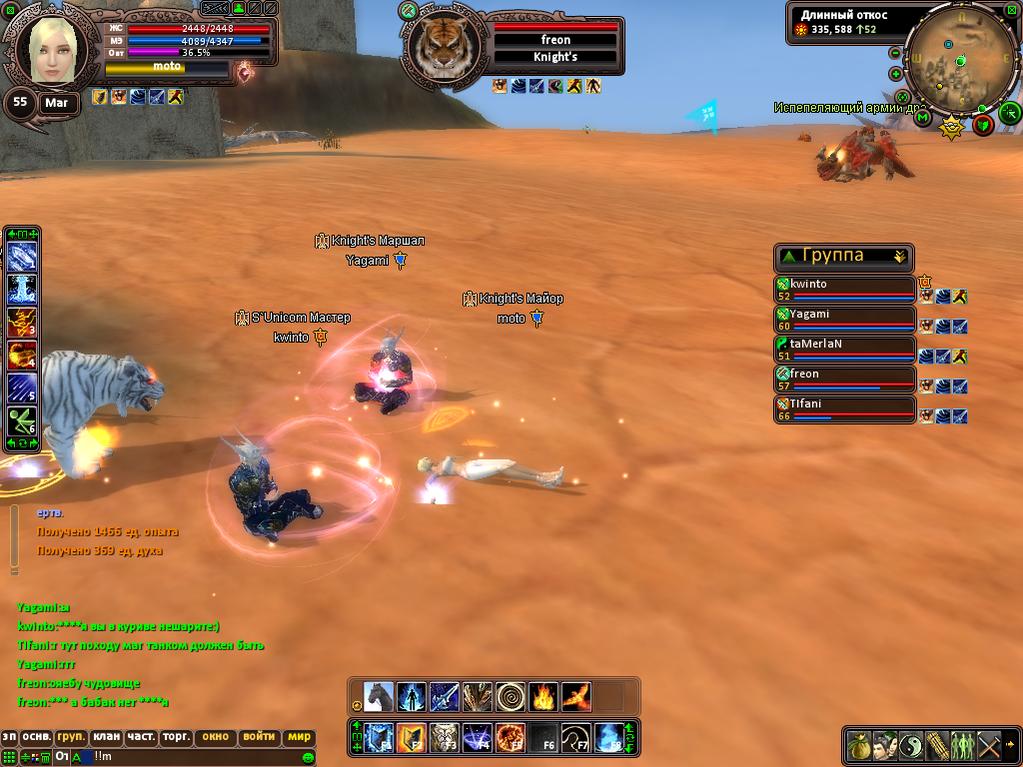Collapse the Группа party panel
This screenshot has height=767, width=1023.
coord(899,256)
